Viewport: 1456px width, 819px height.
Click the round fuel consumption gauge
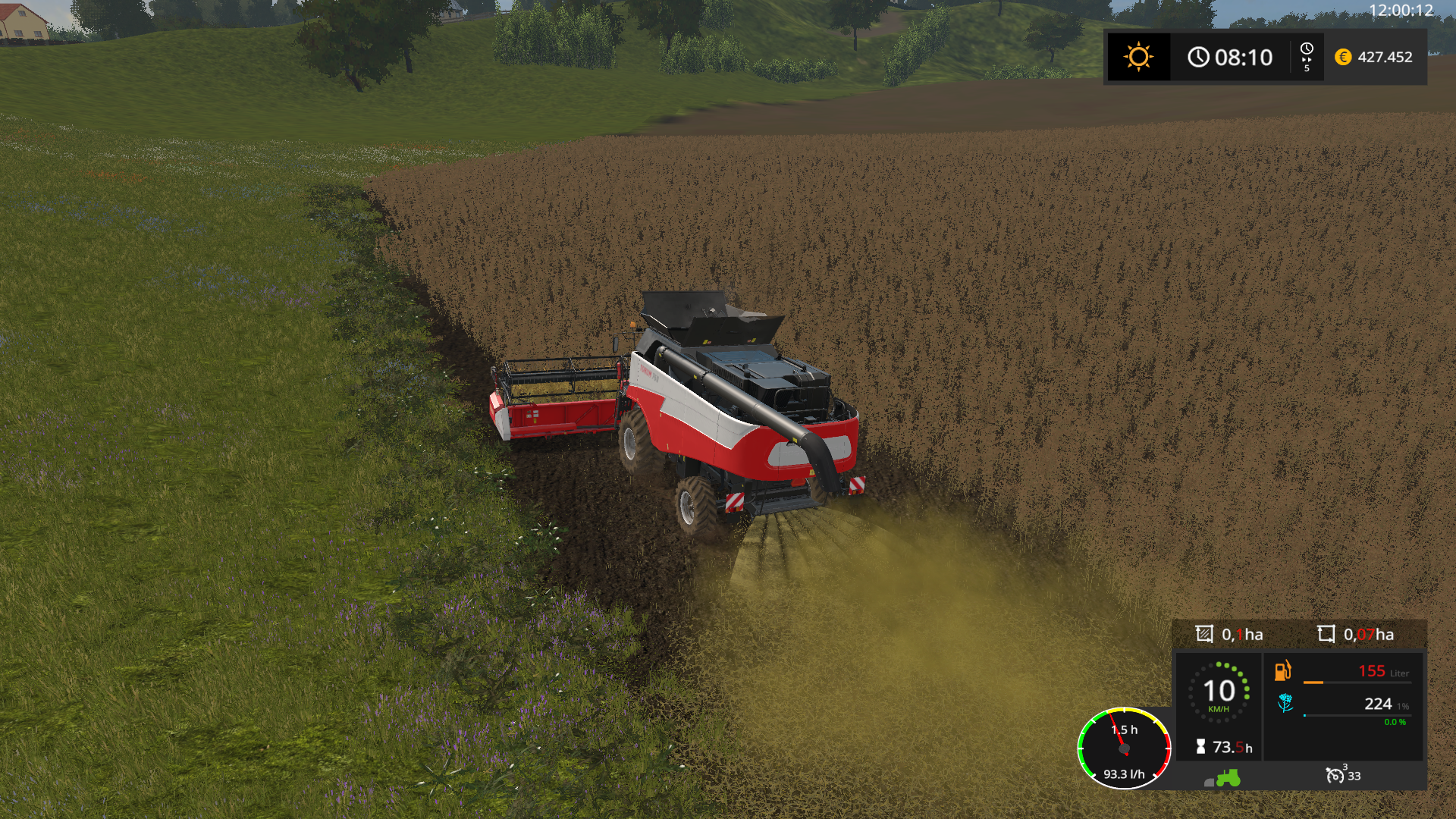(x=1124, y=748)
